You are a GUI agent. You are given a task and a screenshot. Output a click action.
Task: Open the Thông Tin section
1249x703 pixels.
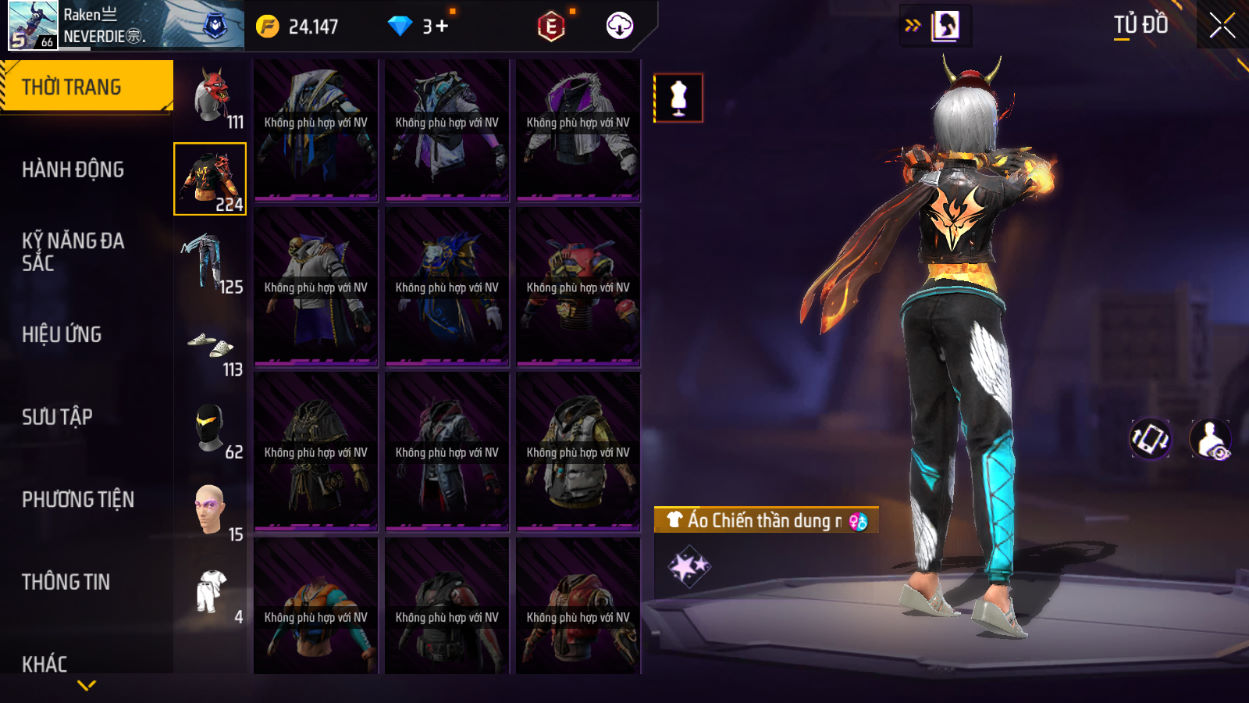(66, 582)
